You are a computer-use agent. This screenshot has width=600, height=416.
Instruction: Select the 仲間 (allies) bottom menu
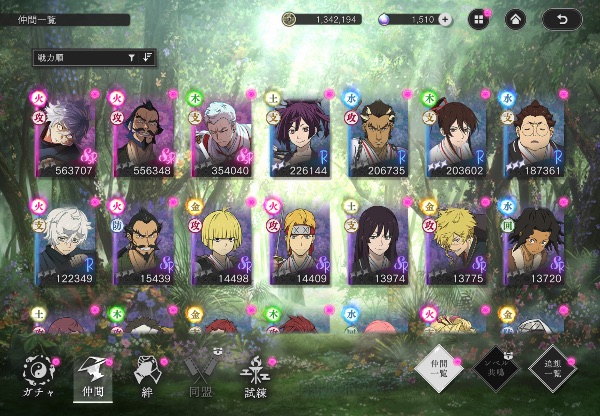[93, 379]
